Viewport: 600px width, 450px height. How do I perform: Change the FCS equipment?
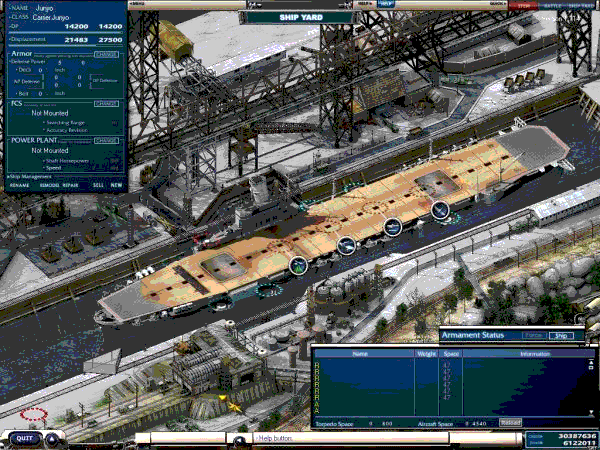[106, 103]
